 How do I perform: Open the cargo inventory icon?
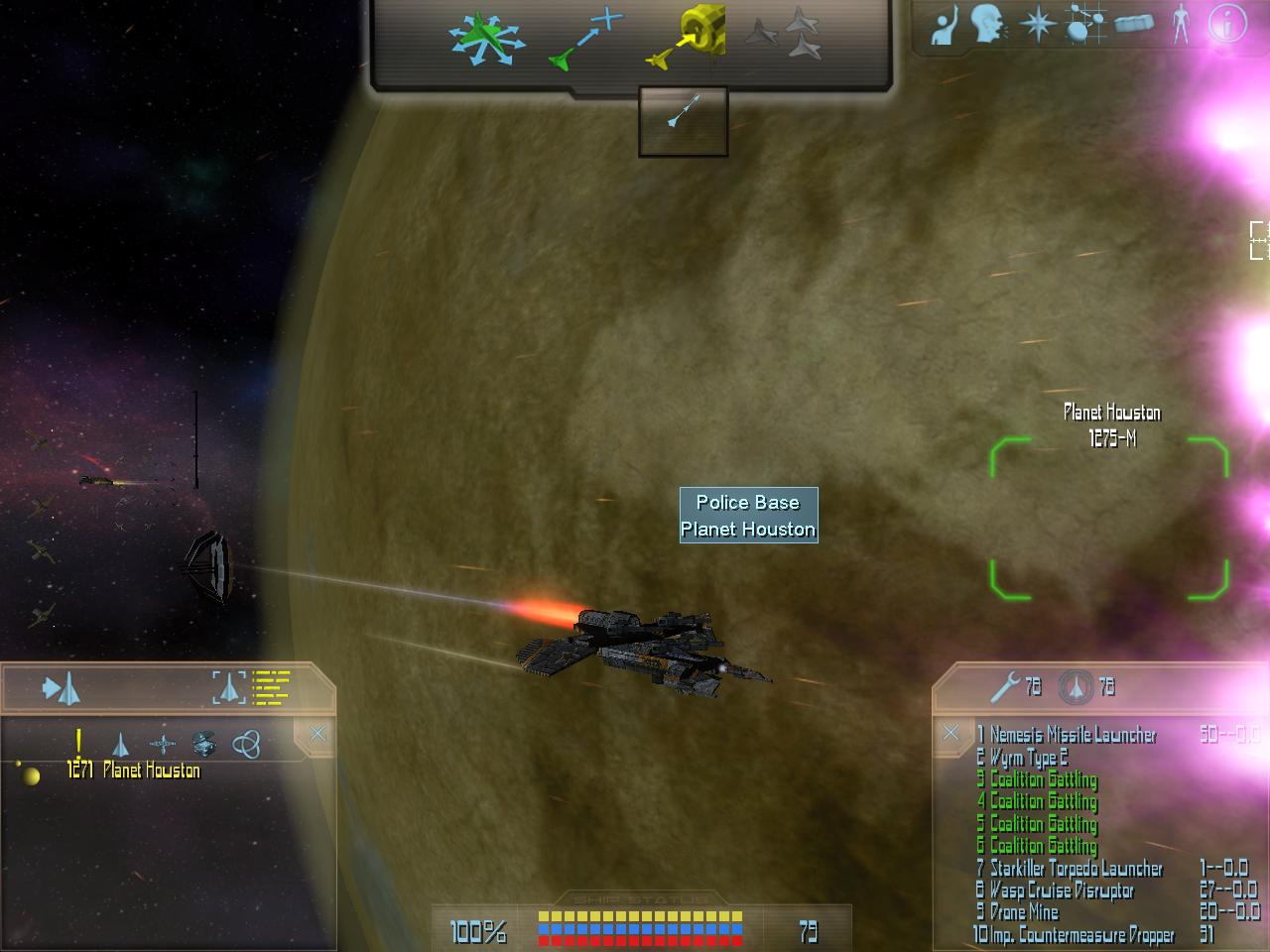click(x=1134, y=24)
